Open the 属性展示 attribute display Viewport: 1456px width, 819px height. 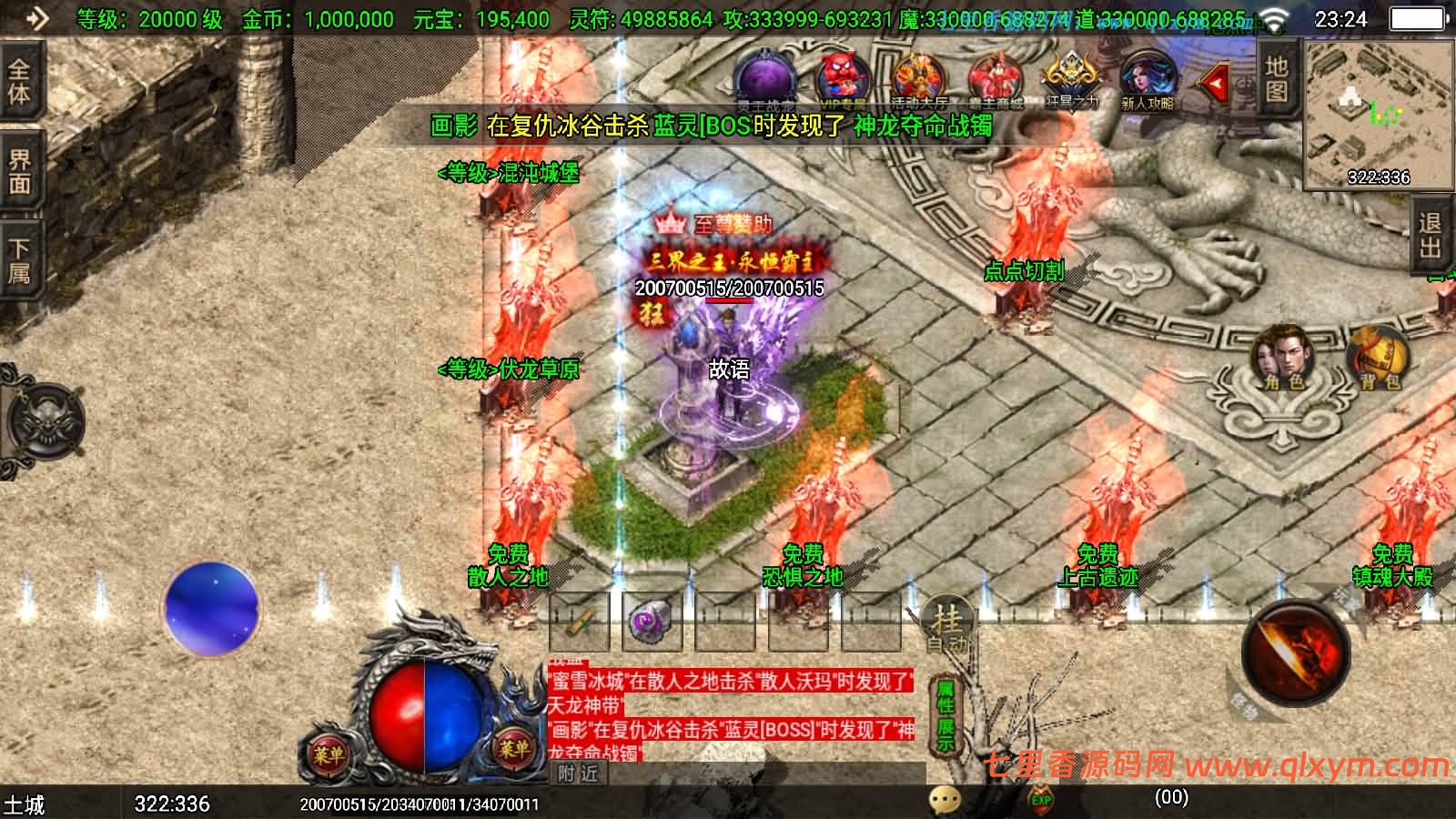945,715
